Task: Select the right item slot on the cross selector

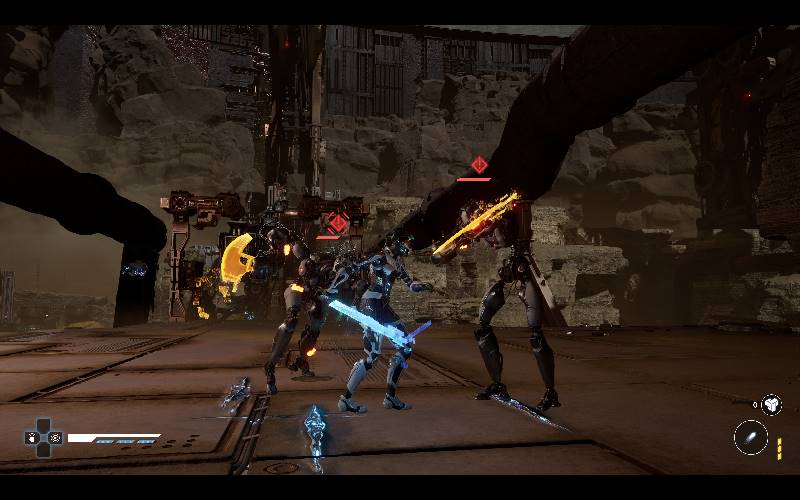Action: click(55, 438)
